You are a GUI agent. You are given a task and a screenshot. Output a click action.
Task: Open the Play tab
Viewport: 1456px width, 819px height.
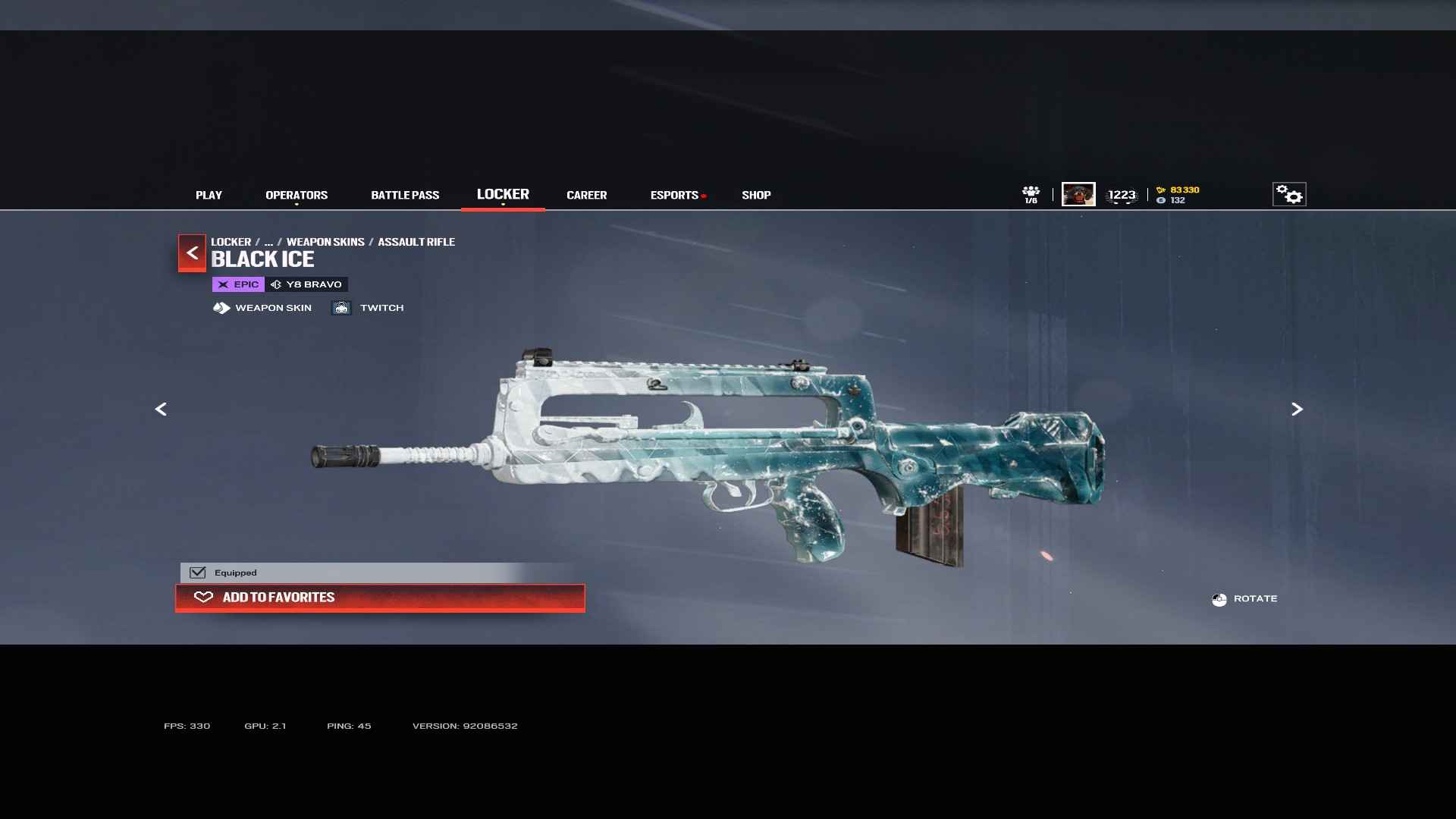click(209, 195)
